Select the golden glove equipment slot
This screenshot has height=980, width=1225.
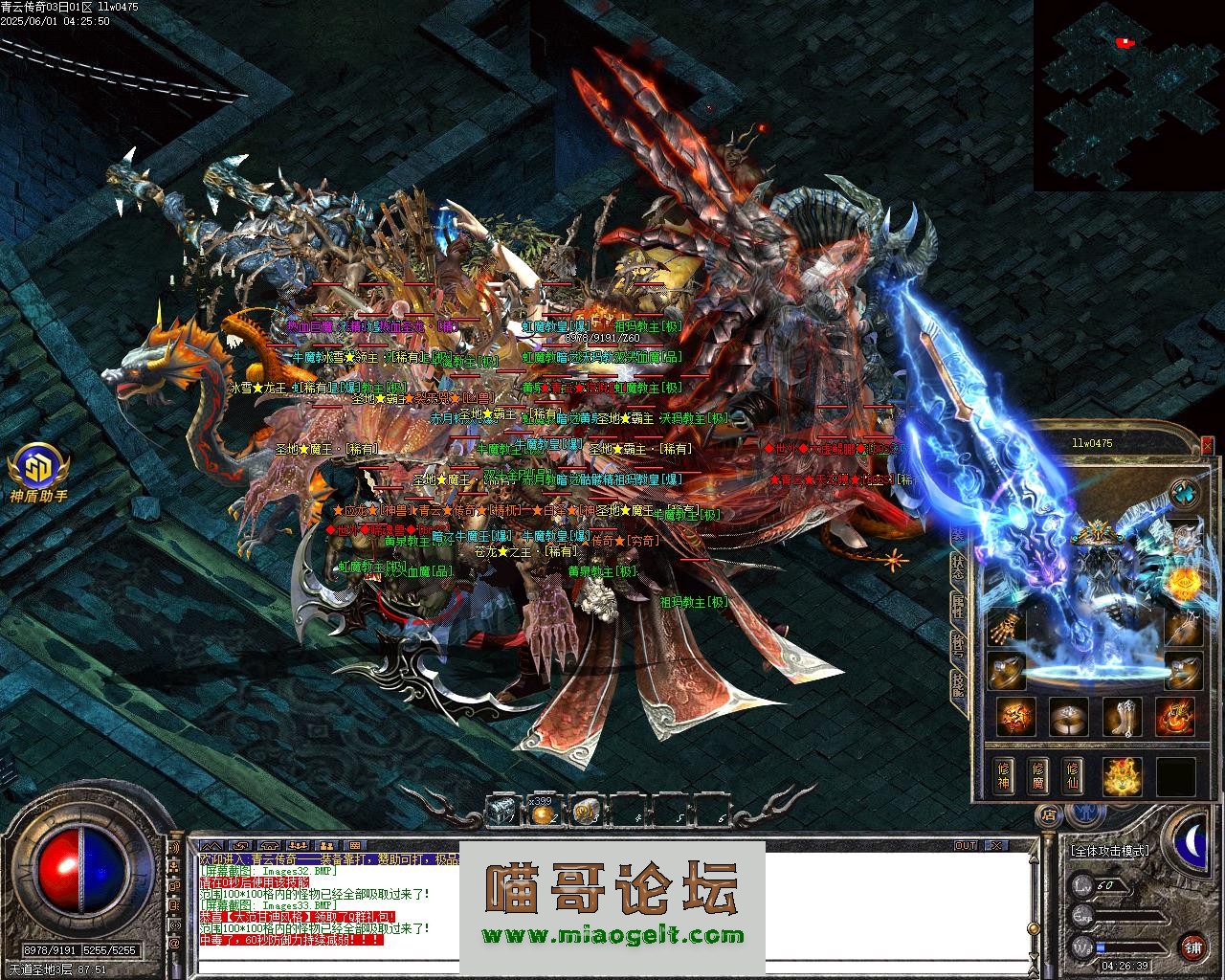point(1006,629)
